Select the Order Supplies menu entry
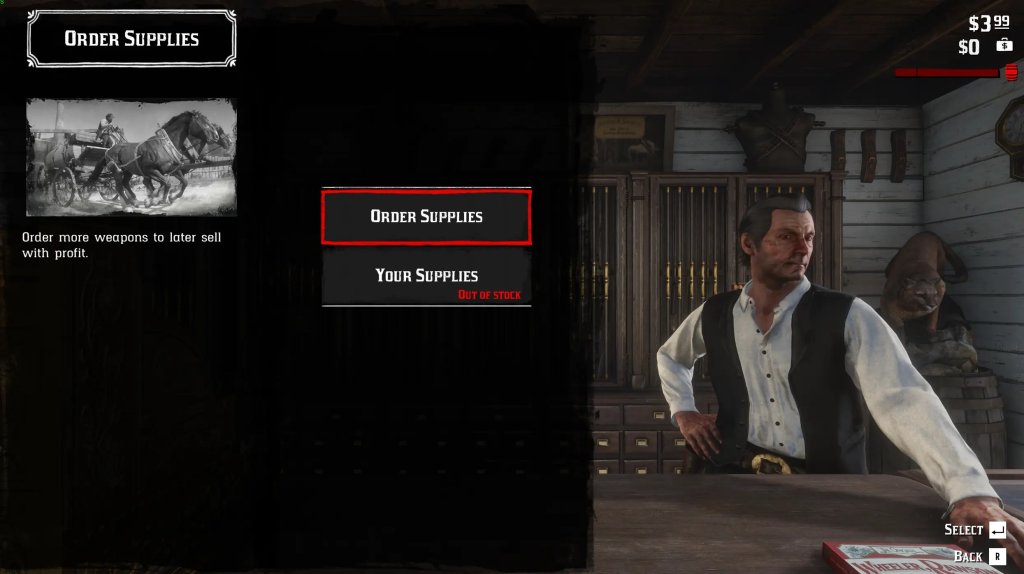Image resolution: width=1024 pixels, height=574 pixels. point(426,216)
